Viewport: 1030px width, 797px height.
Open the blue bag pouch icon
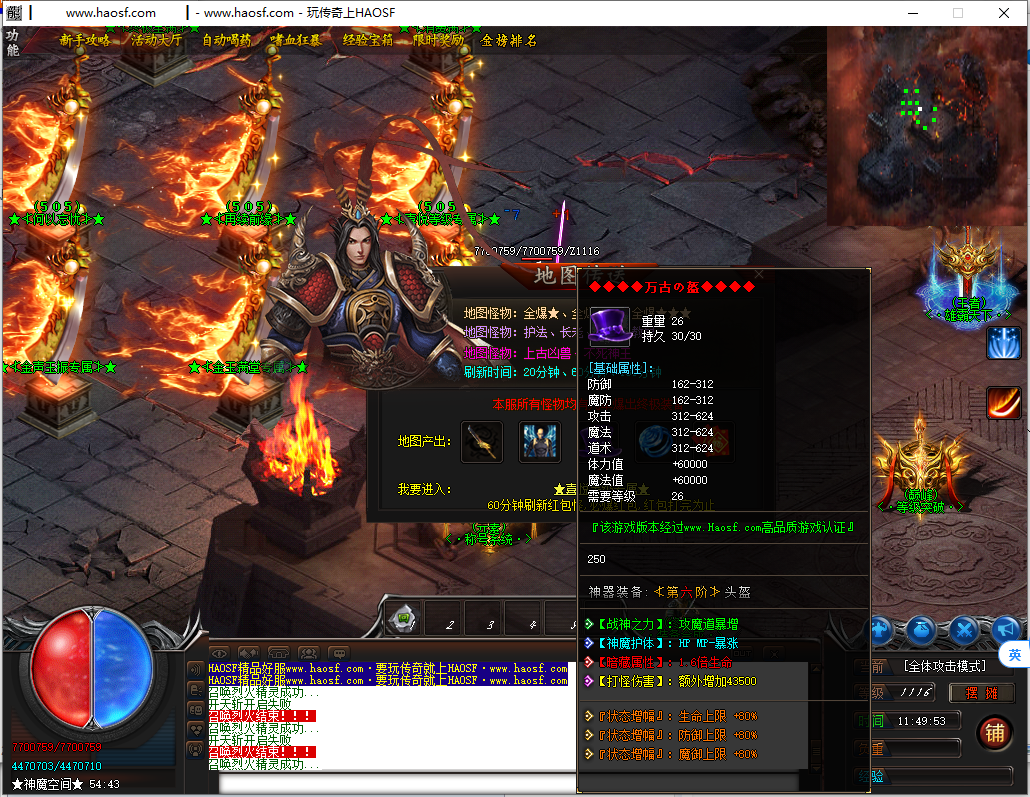pyautogui.click(x=922, y=629)
